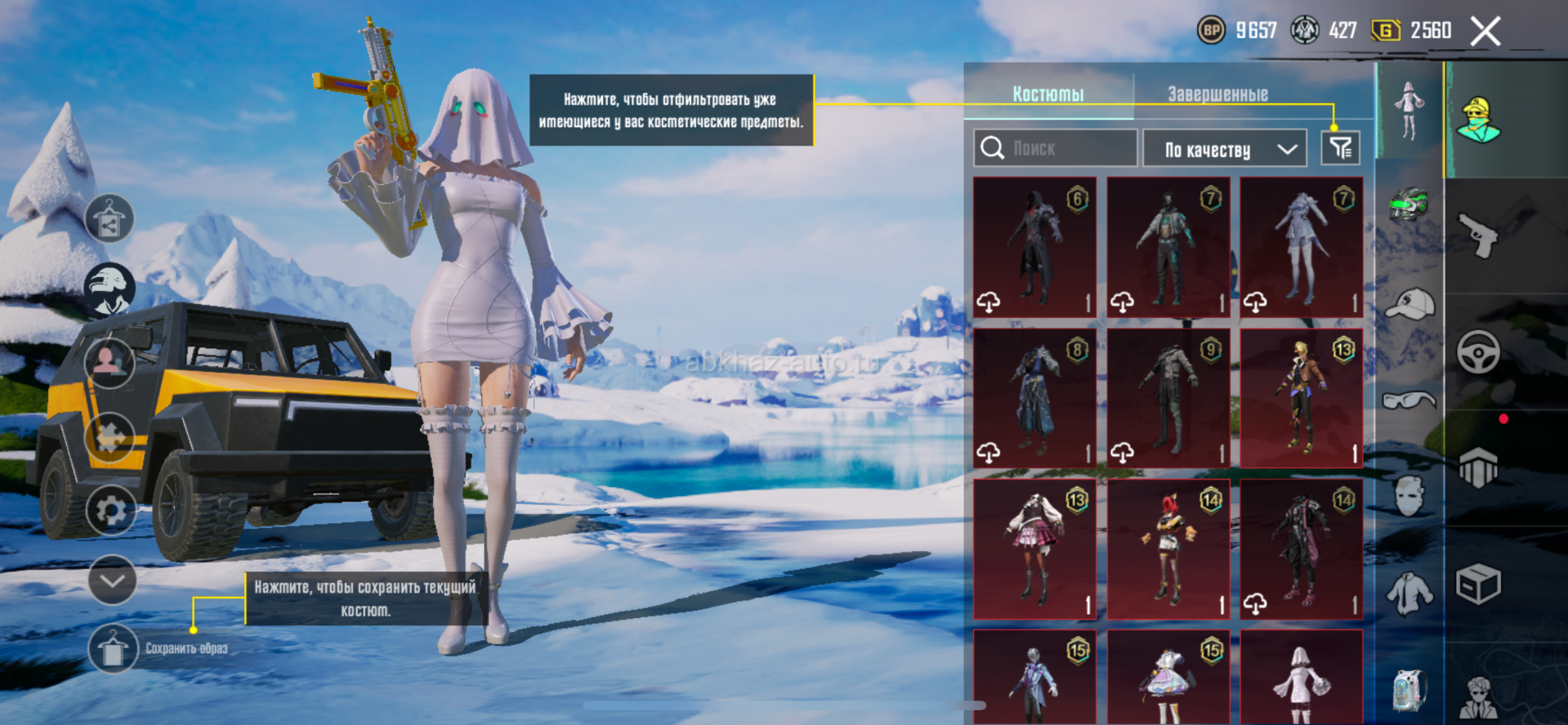Open the pistol weapon skins section
This screenshot has height=725, width=1568.
(x=1478, y=235)
